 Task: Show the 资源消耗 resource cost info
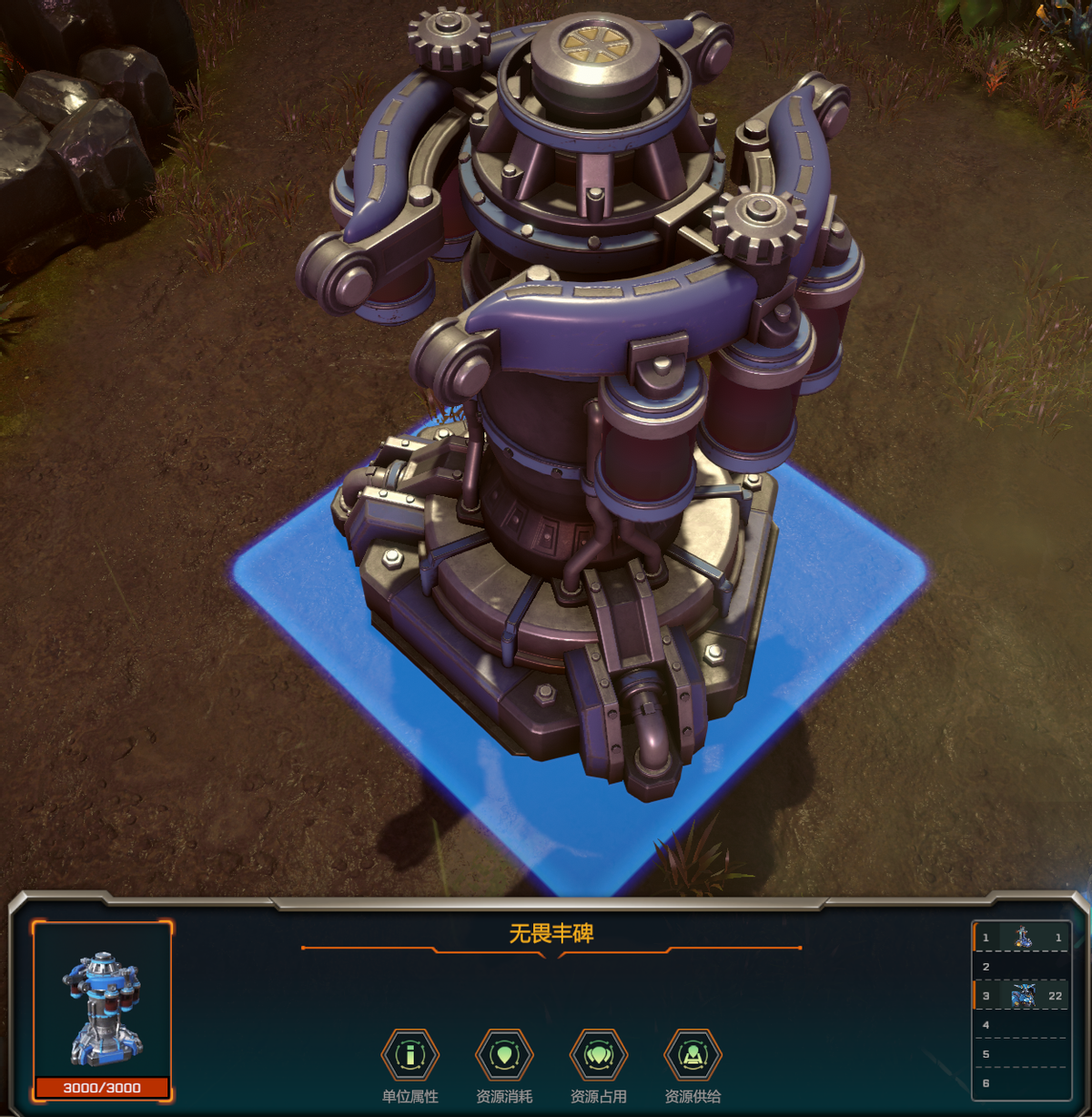click(504, 1056)
